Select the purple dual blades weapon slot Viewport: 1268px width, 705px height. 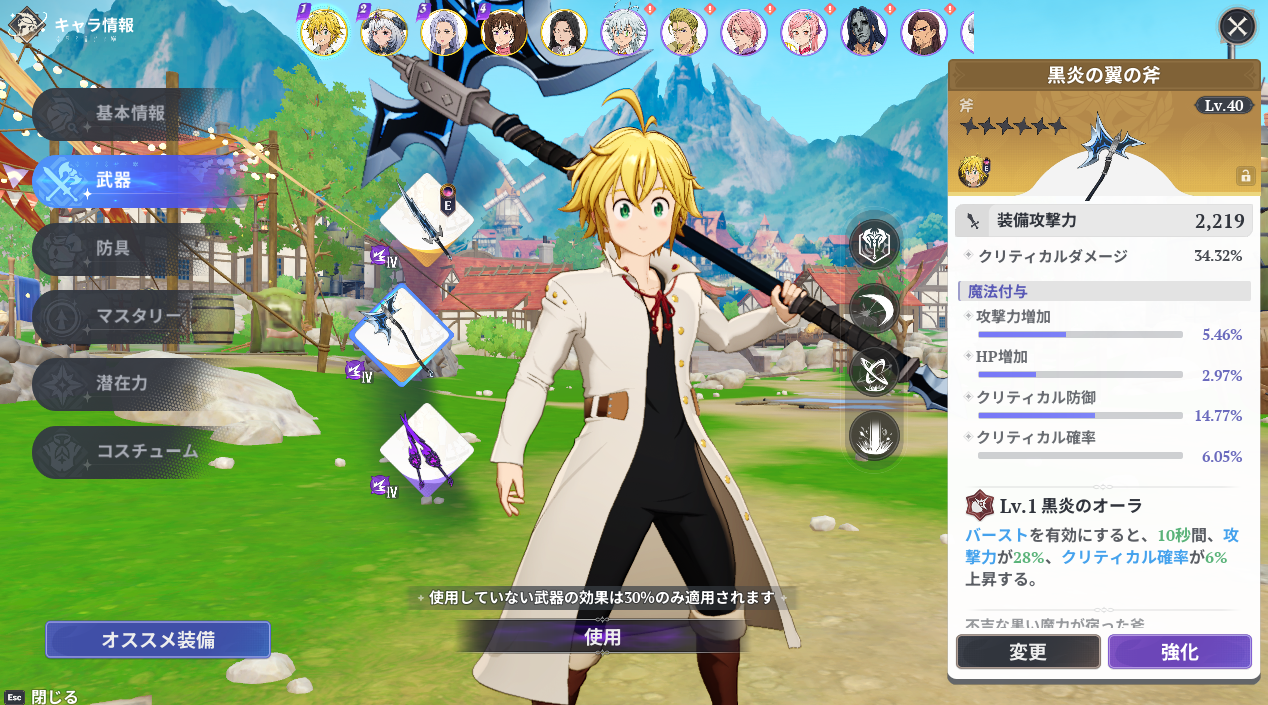click(426, 451)
